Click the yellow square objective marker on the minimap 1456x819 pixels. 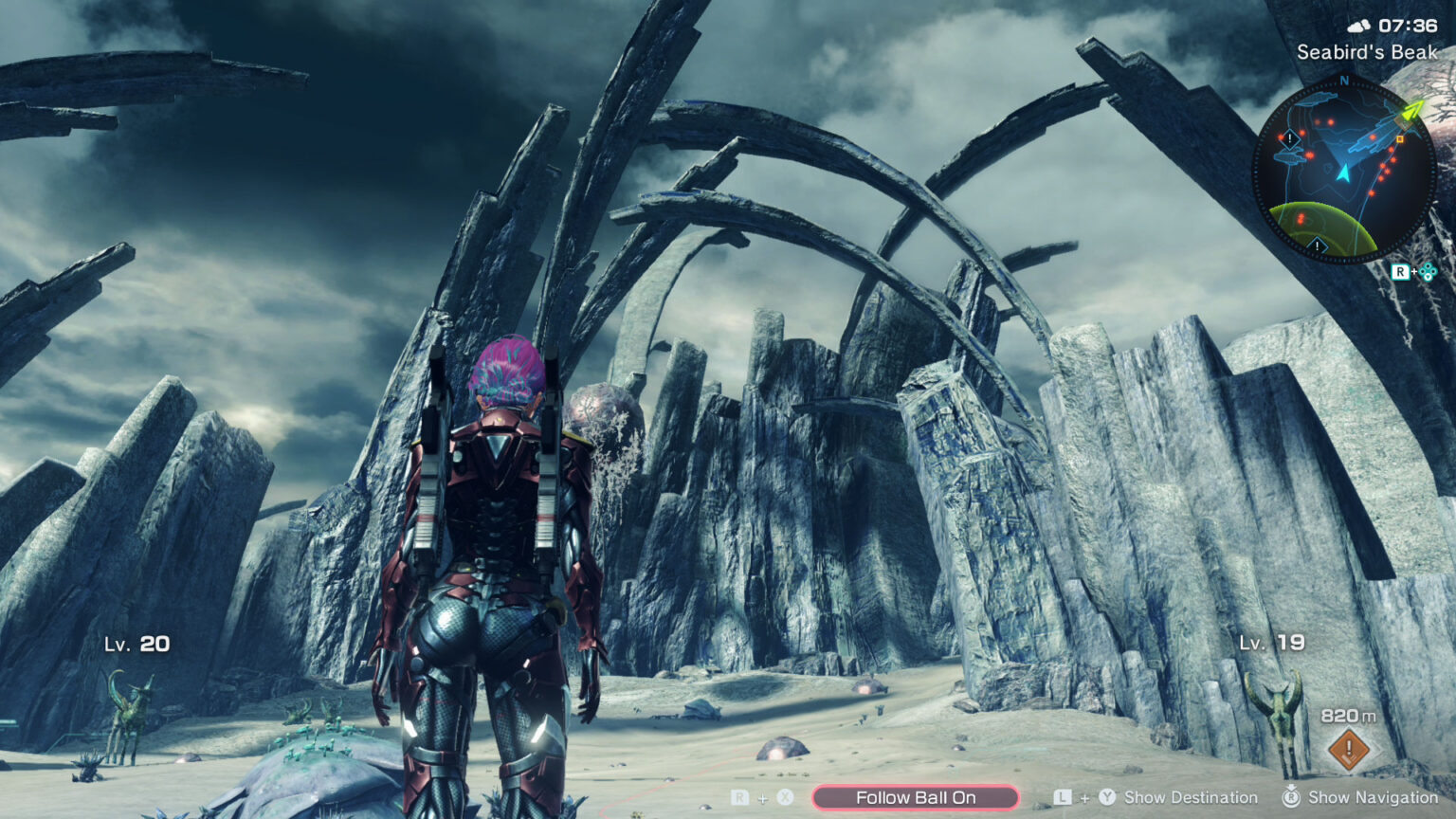pos(1400,139)
